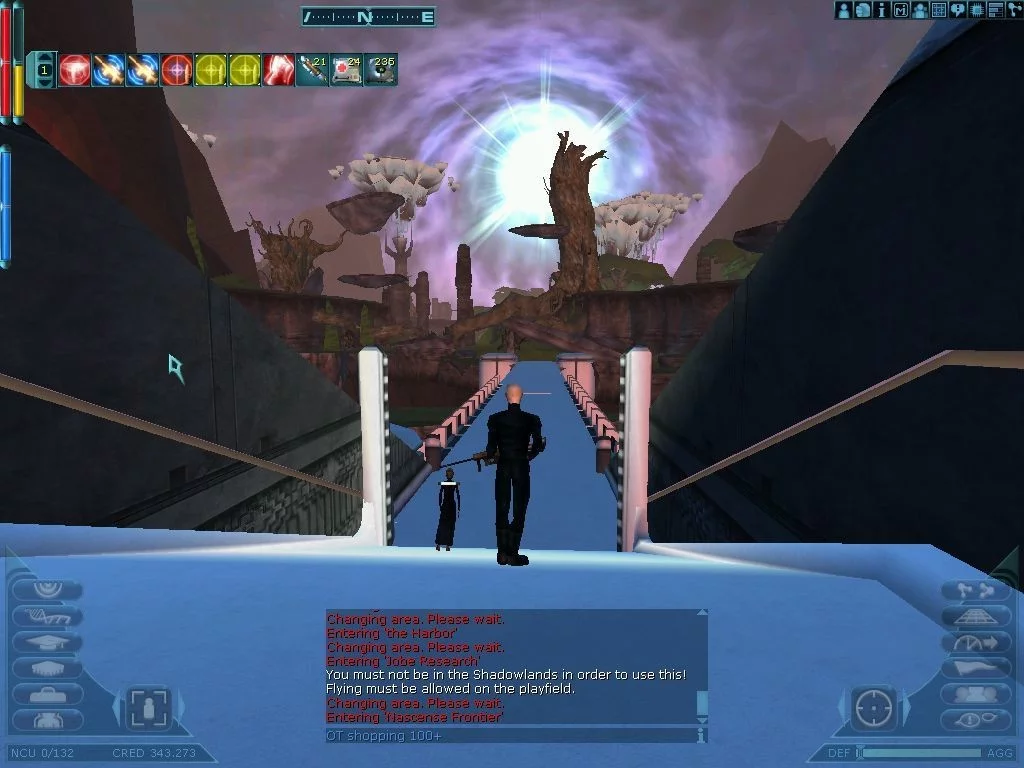Open the map 'M' icon
The height and width of the screenshot is (768, 1024).
click(x=900, y=10)
